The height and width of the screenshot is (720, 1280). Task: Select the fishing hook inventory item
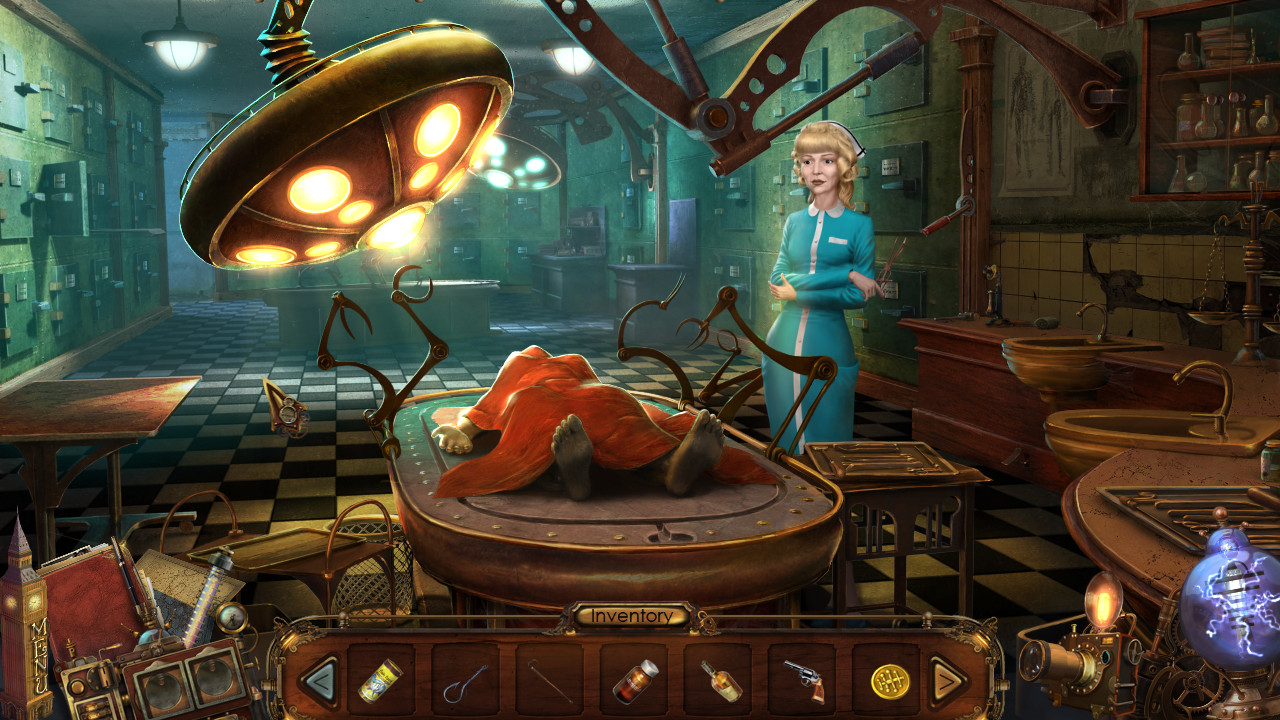[x=467, y=684]
